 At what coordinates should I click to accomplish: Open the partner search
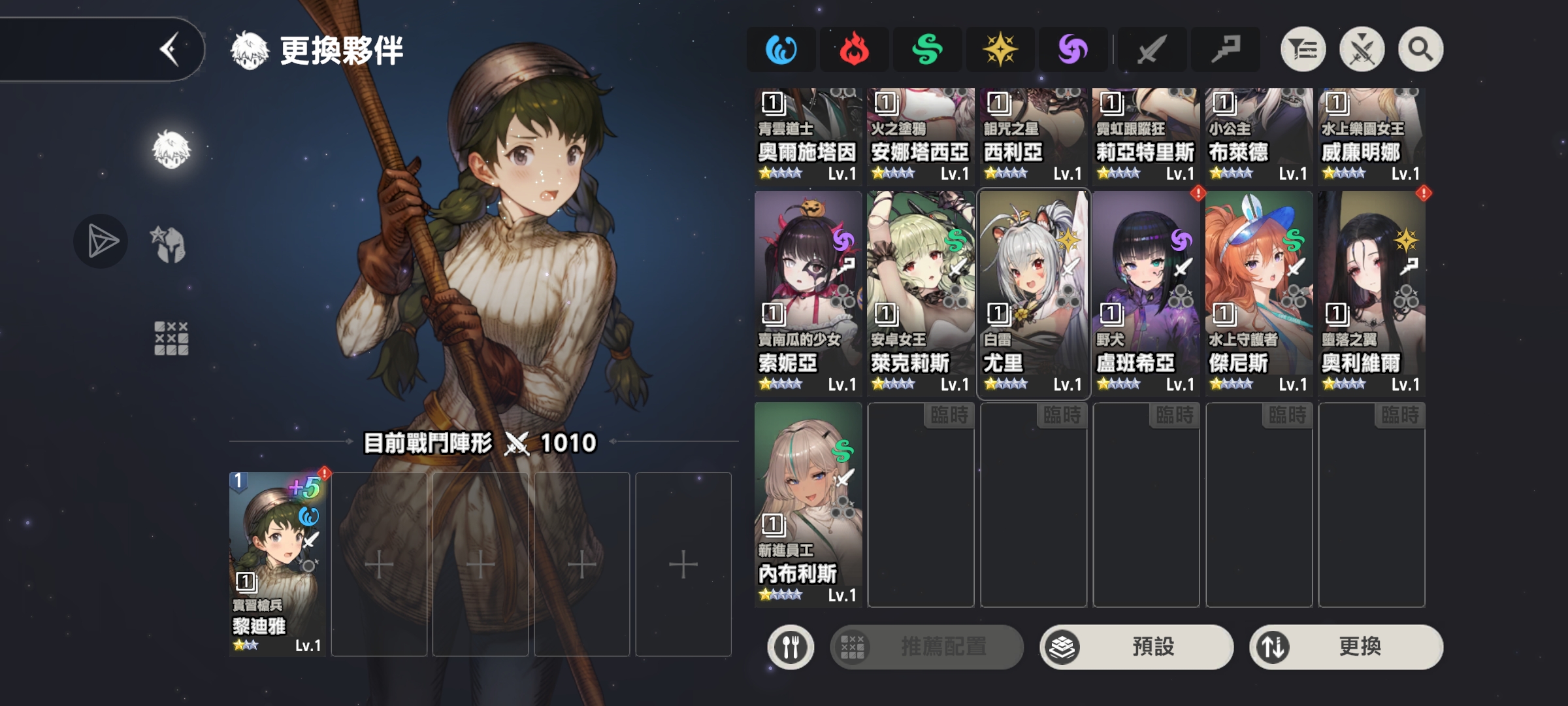pyautogui.click(x=1420, y=50)
